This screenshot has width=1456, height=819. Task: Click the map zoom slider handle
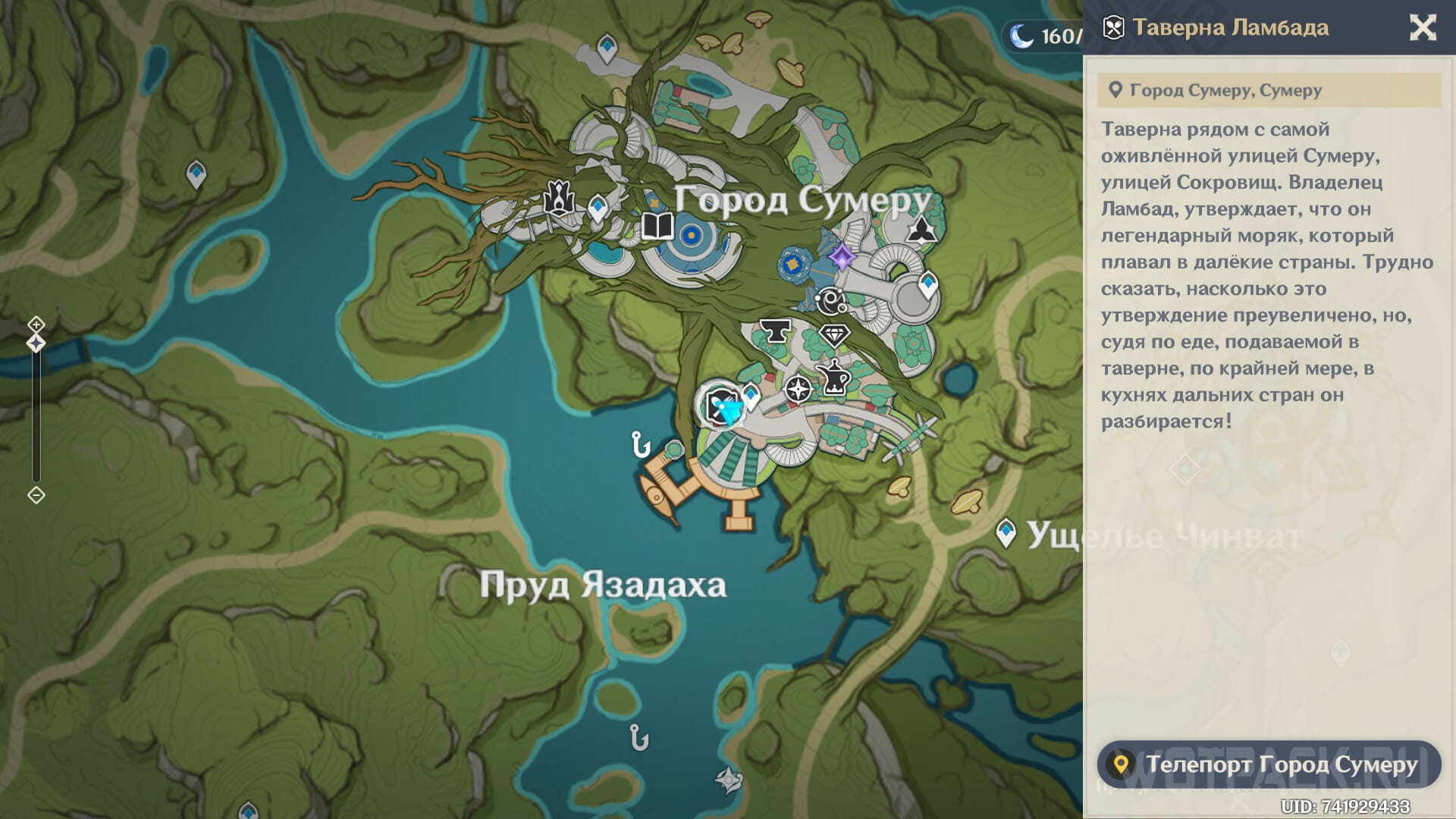(36, 344)
